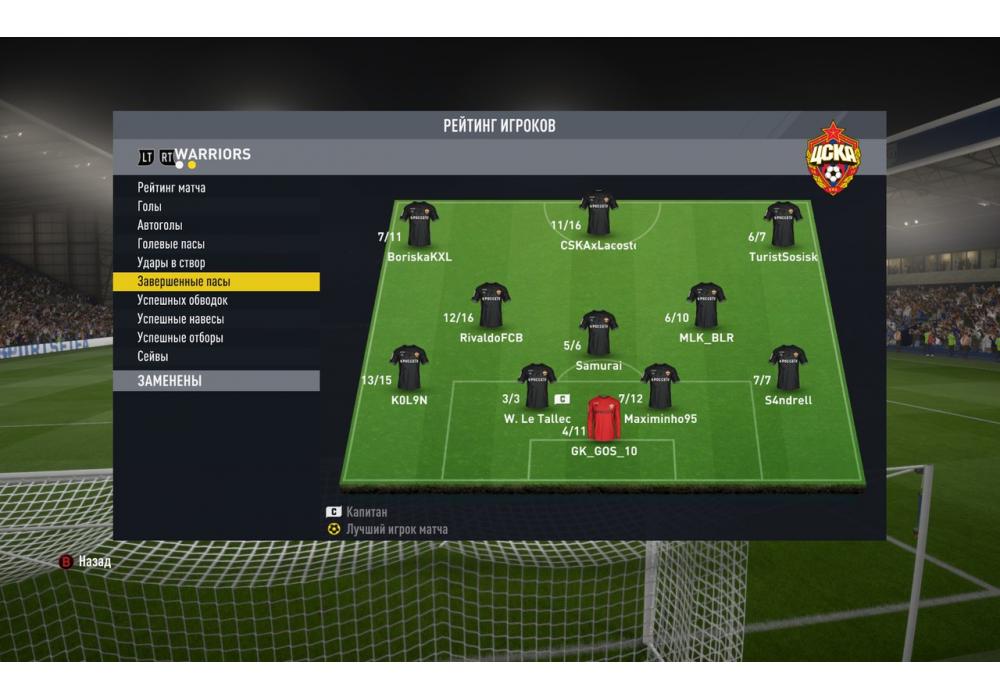This screenshot has height=700, width=1000.
Task: Choose player TuristSosisk on the pitch
Action: [x=783, y=224]
